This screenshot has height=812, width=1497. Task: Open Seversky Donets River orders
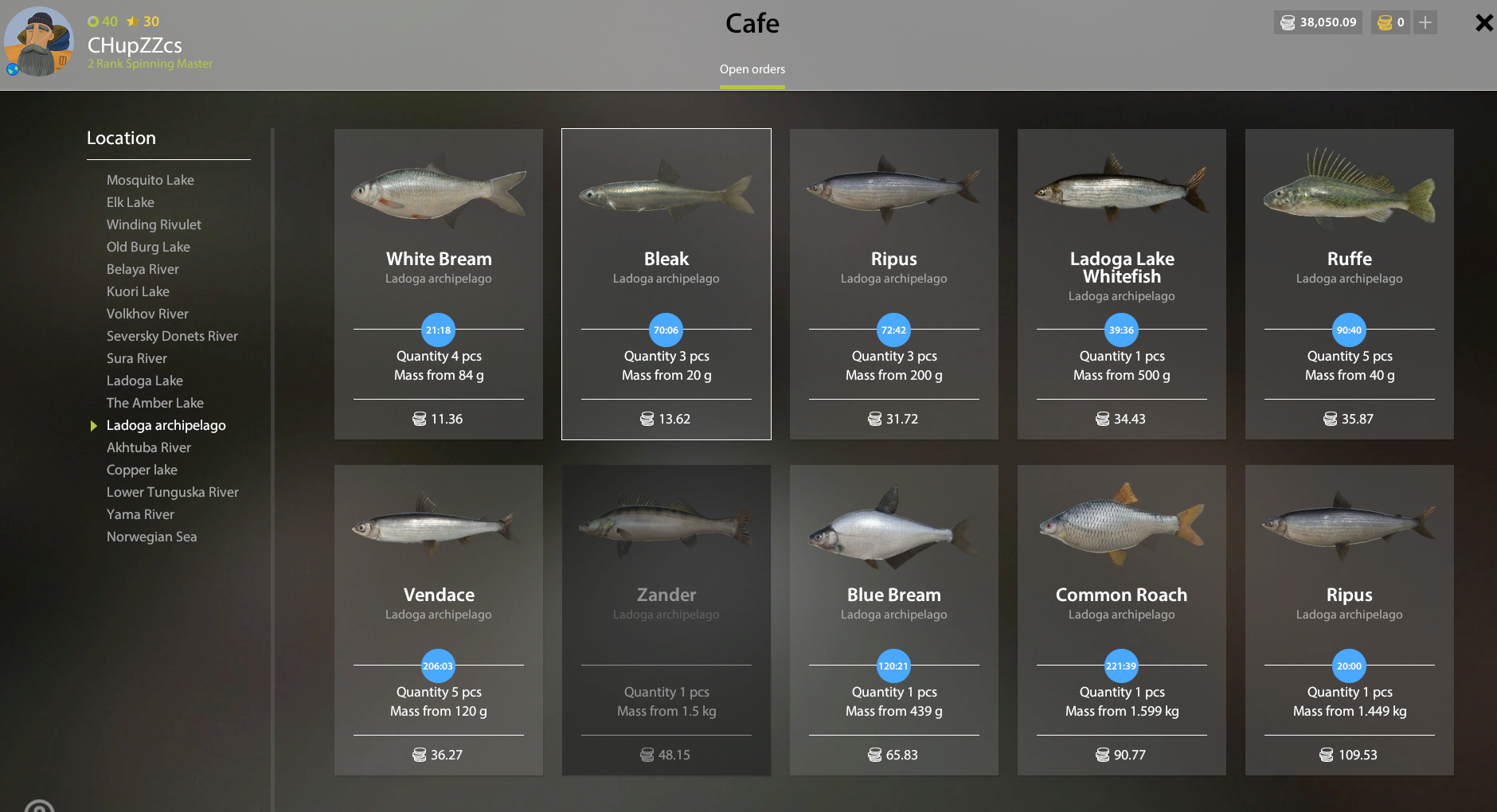point(172,336)
